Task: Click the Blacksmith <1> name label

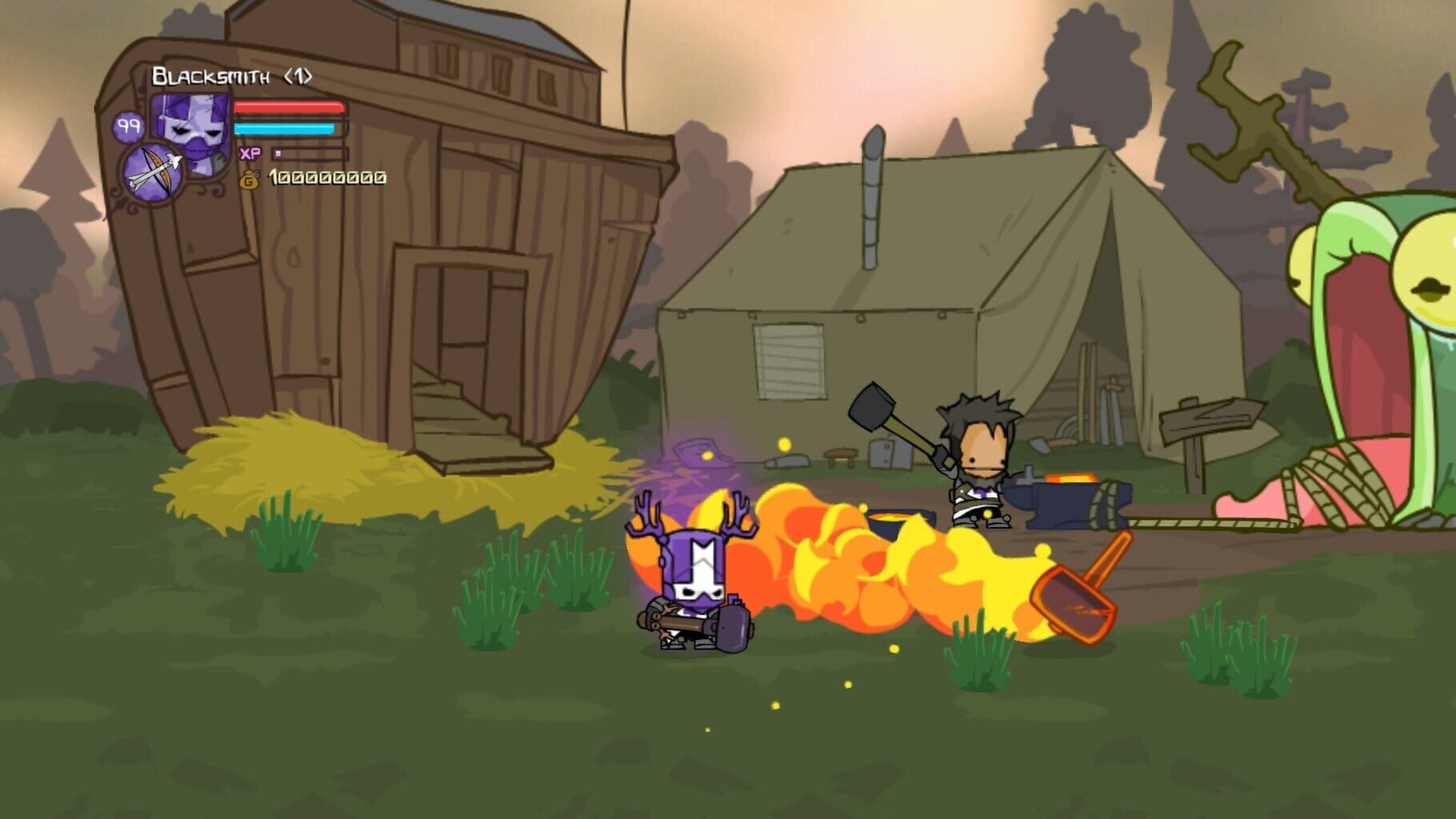Action: 230,74
